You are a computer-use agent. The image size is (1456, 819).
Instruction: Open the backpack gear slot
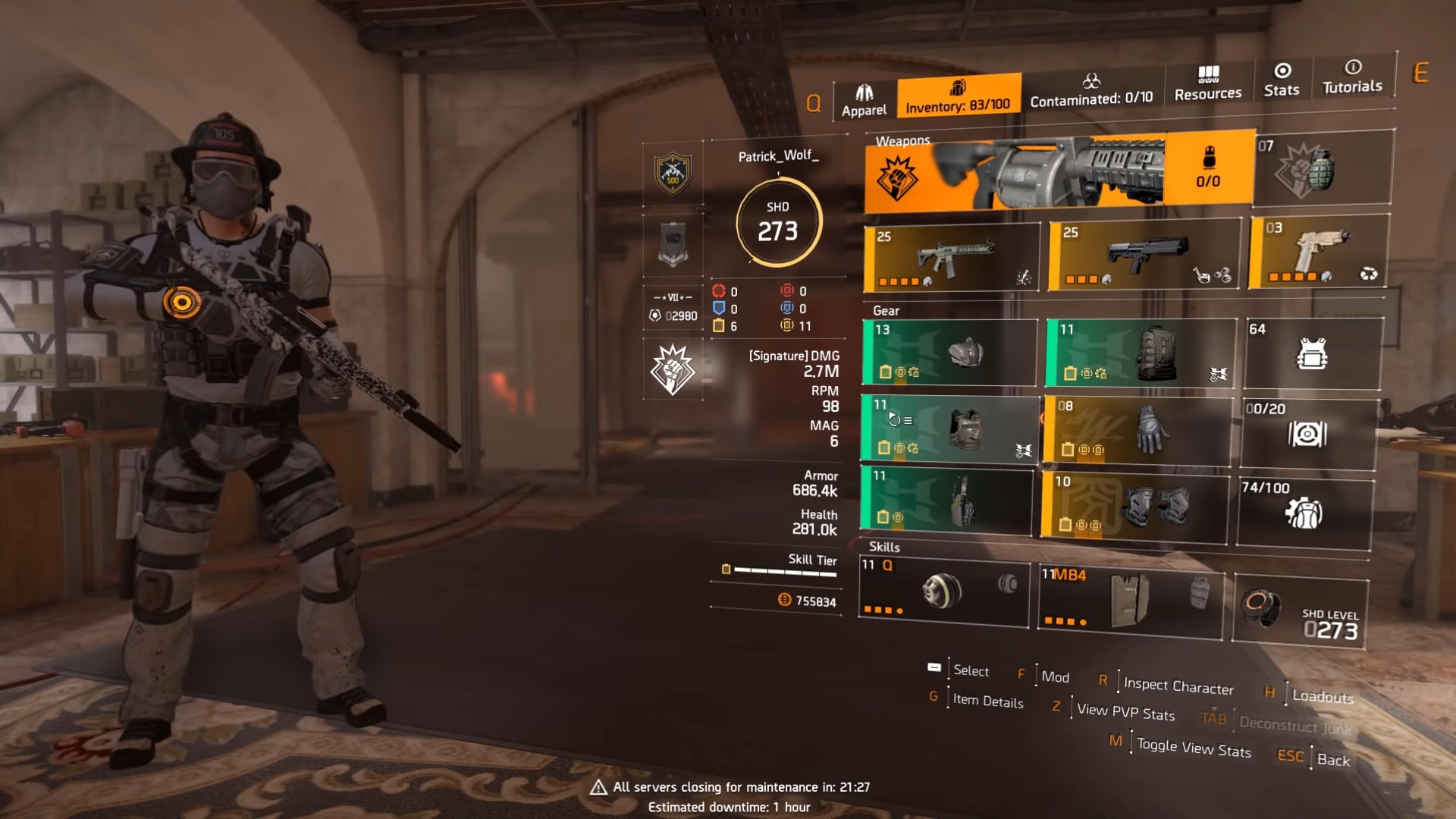pyautogui.click(x=1141, y=353)
